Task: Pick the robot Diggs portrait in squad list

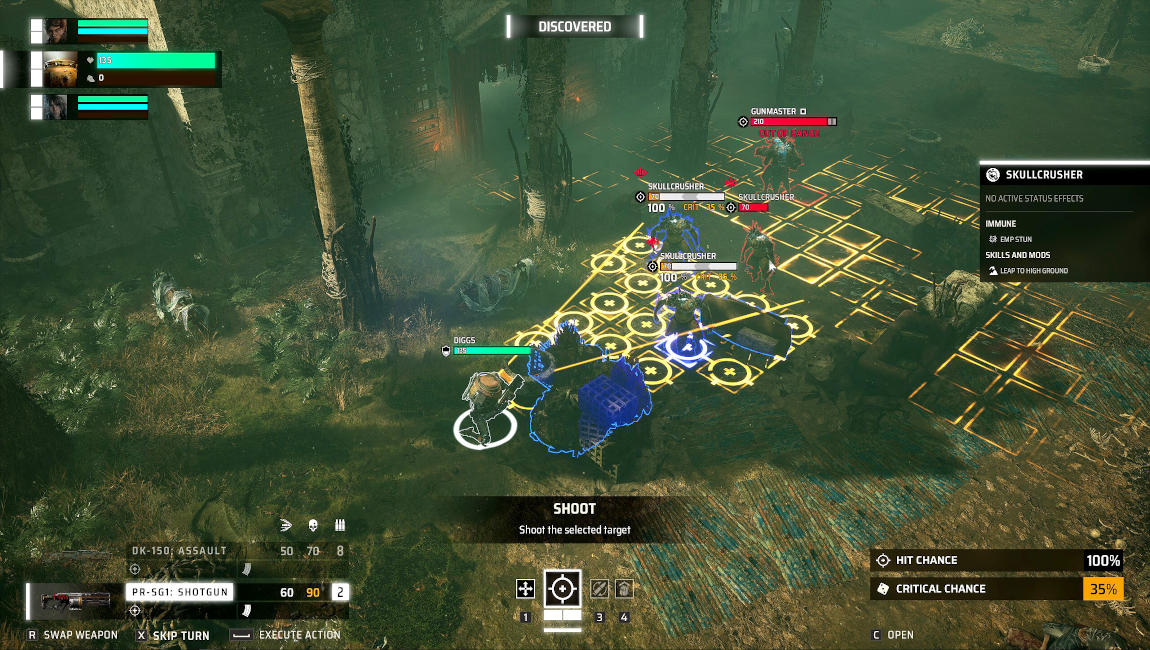Action: point(60,69)
